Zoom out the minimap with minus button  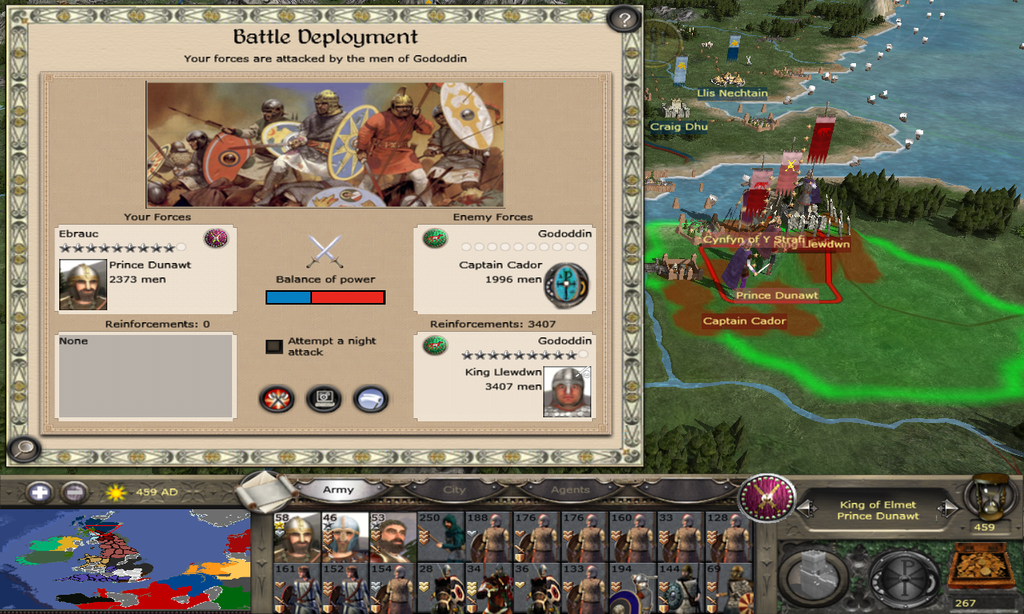[x=74, y=492]
